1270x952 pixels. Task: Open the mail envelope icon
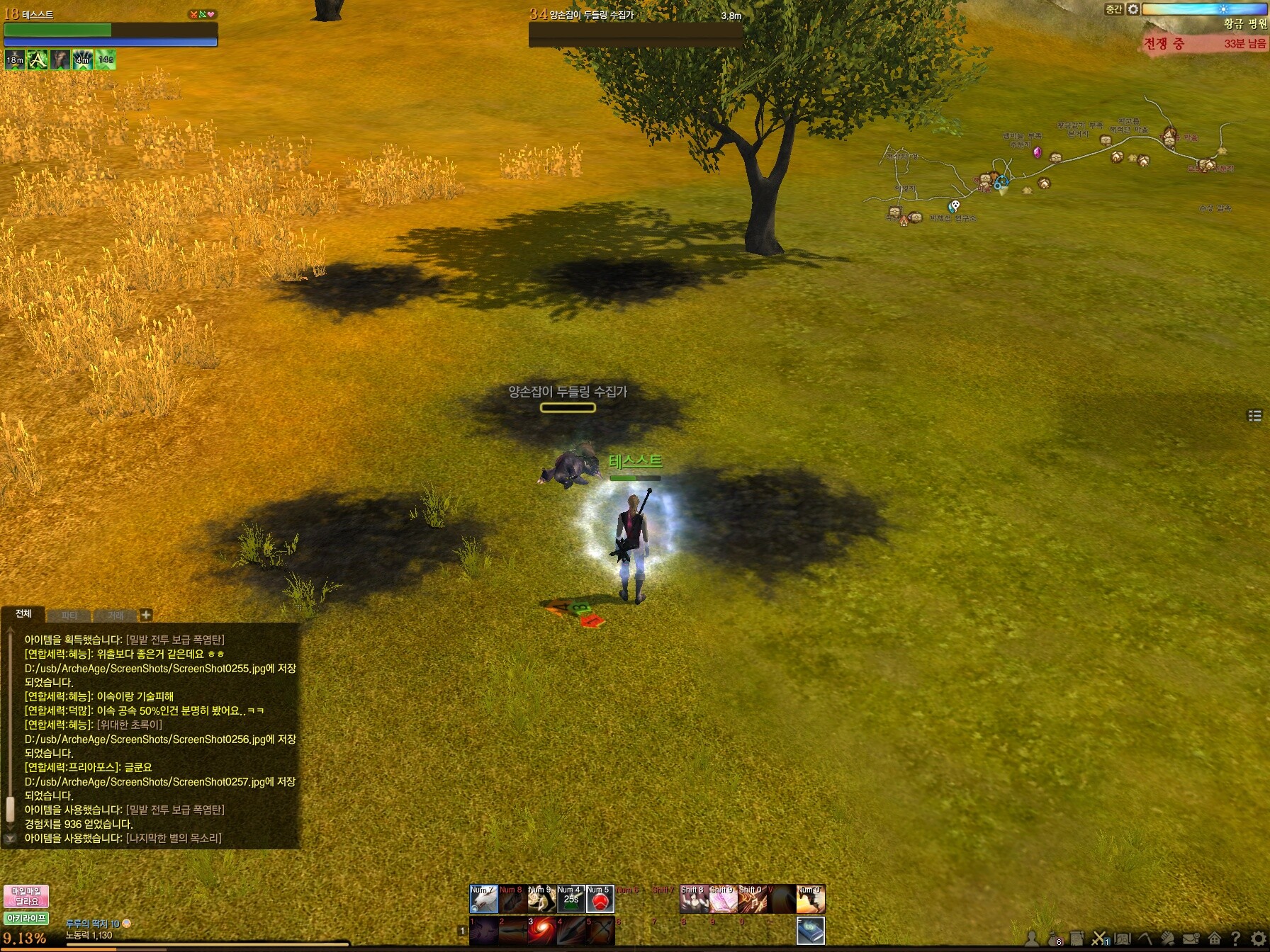click(x=1191, y=939)
